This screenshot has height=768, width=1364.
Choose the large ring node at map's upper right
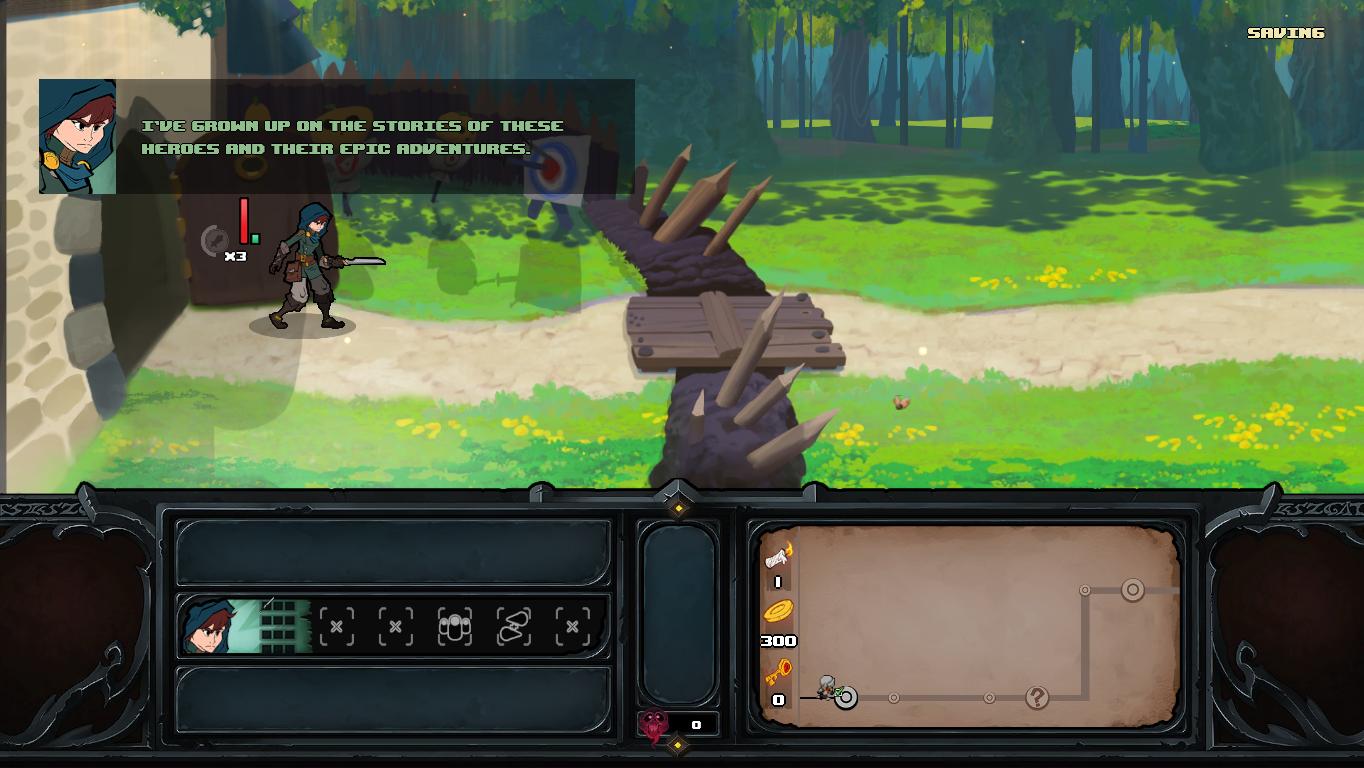1132,590
